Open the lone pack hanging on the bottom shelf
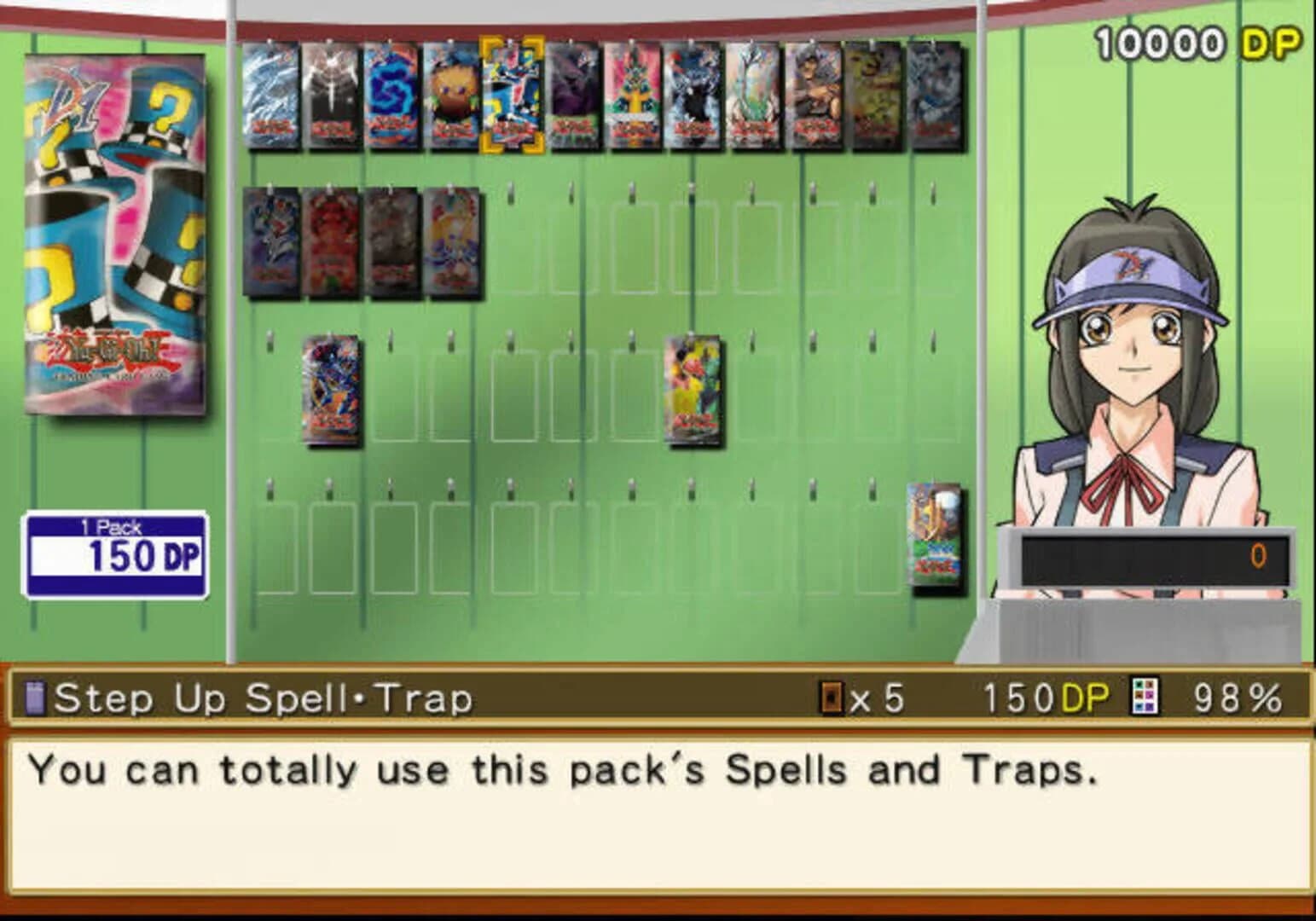This screenshot has width=1316, height=921. point(934,537)
